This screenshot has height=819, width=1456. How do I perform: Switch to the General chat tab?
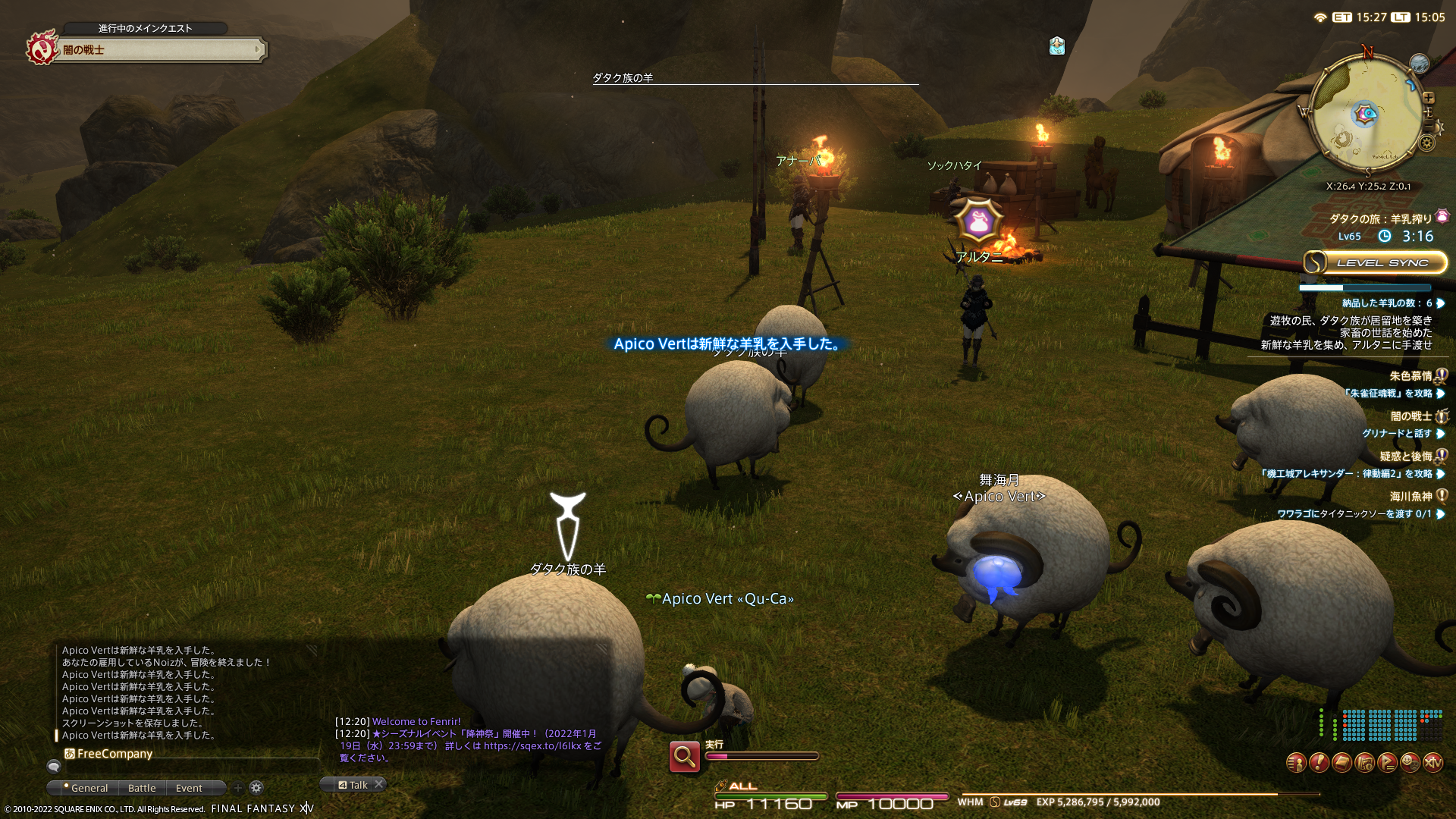[x=87, y=788]
